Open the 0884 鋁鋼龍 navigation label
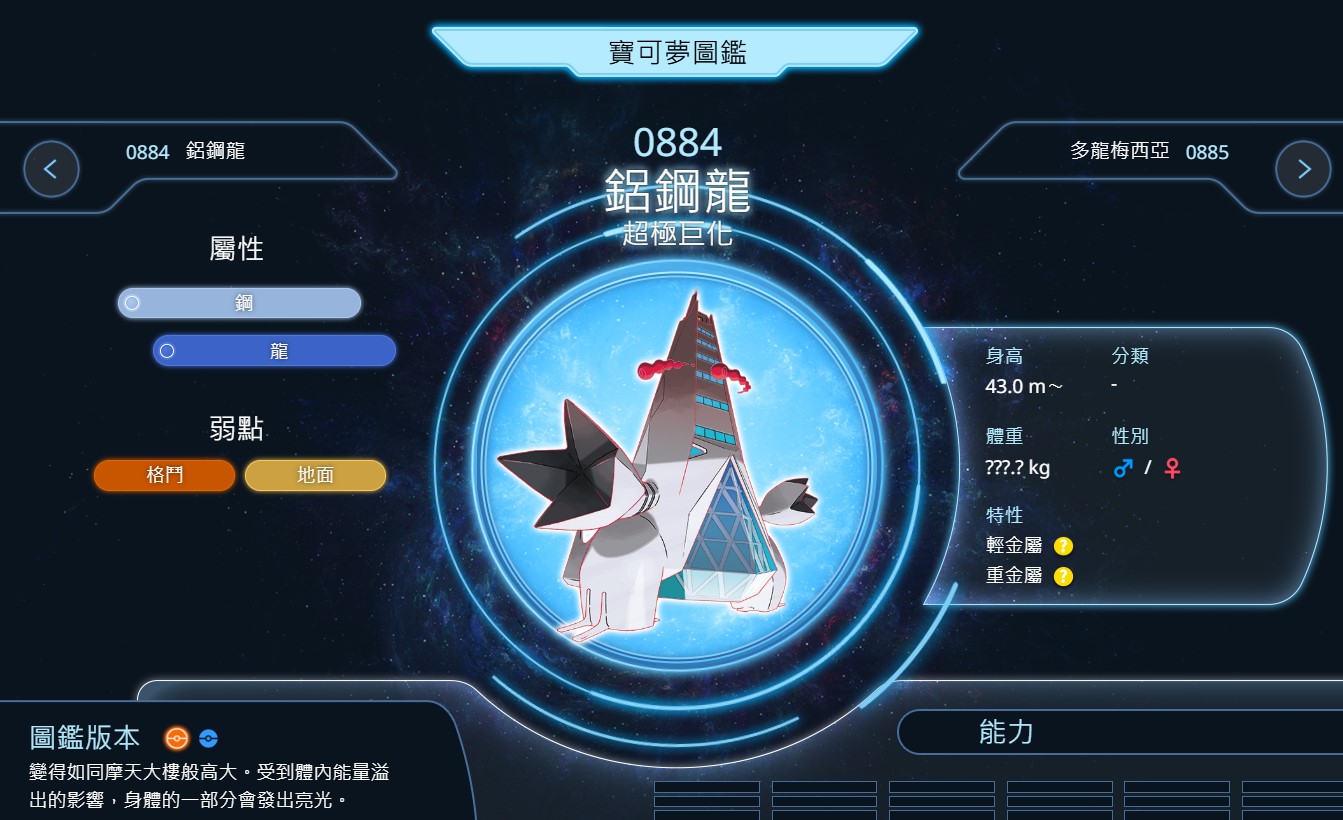The width and height of the screenshot is (1343, 820). (185, 152)
